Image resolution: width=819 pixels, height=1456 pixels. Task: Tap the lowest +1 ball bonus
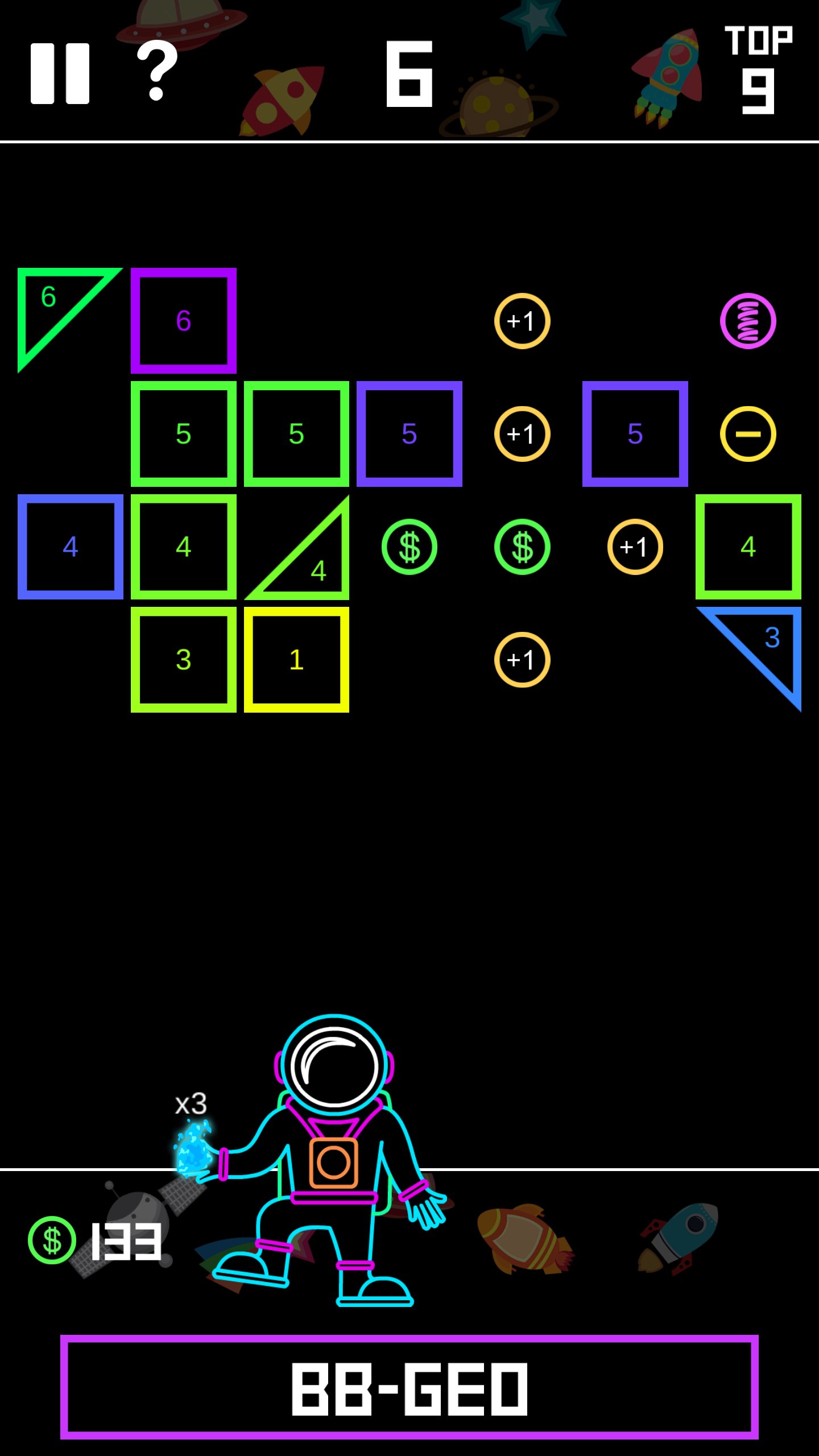coord(522,660)
